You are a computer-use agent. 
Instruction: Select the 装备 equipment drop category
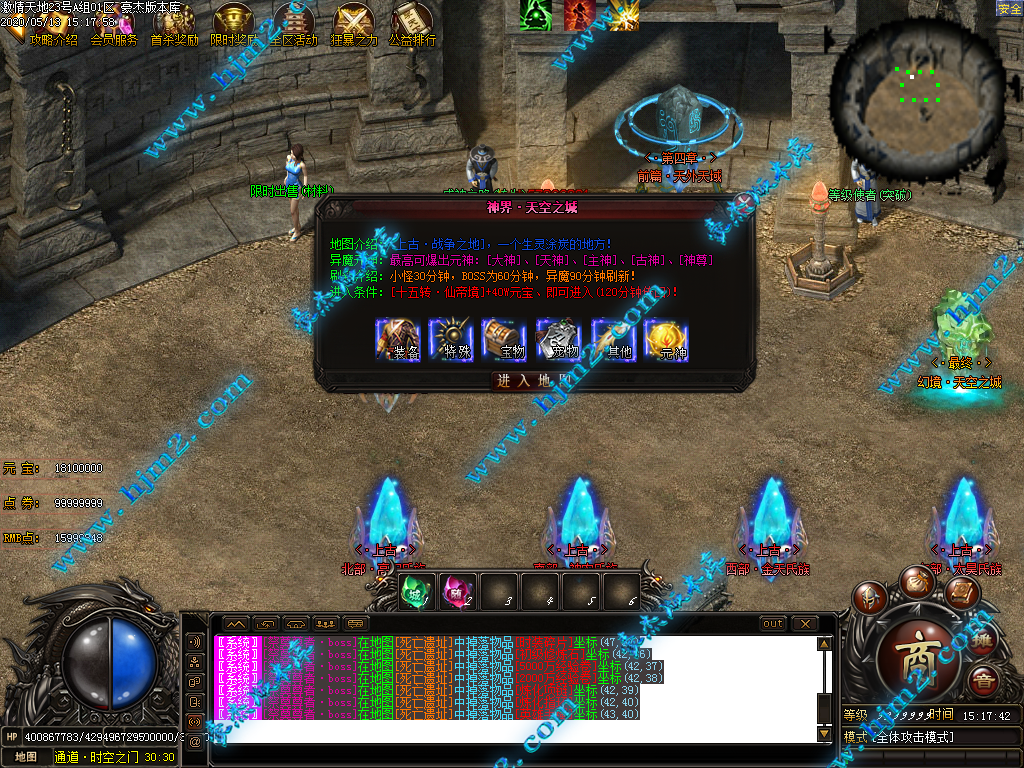tap(398, 339)
